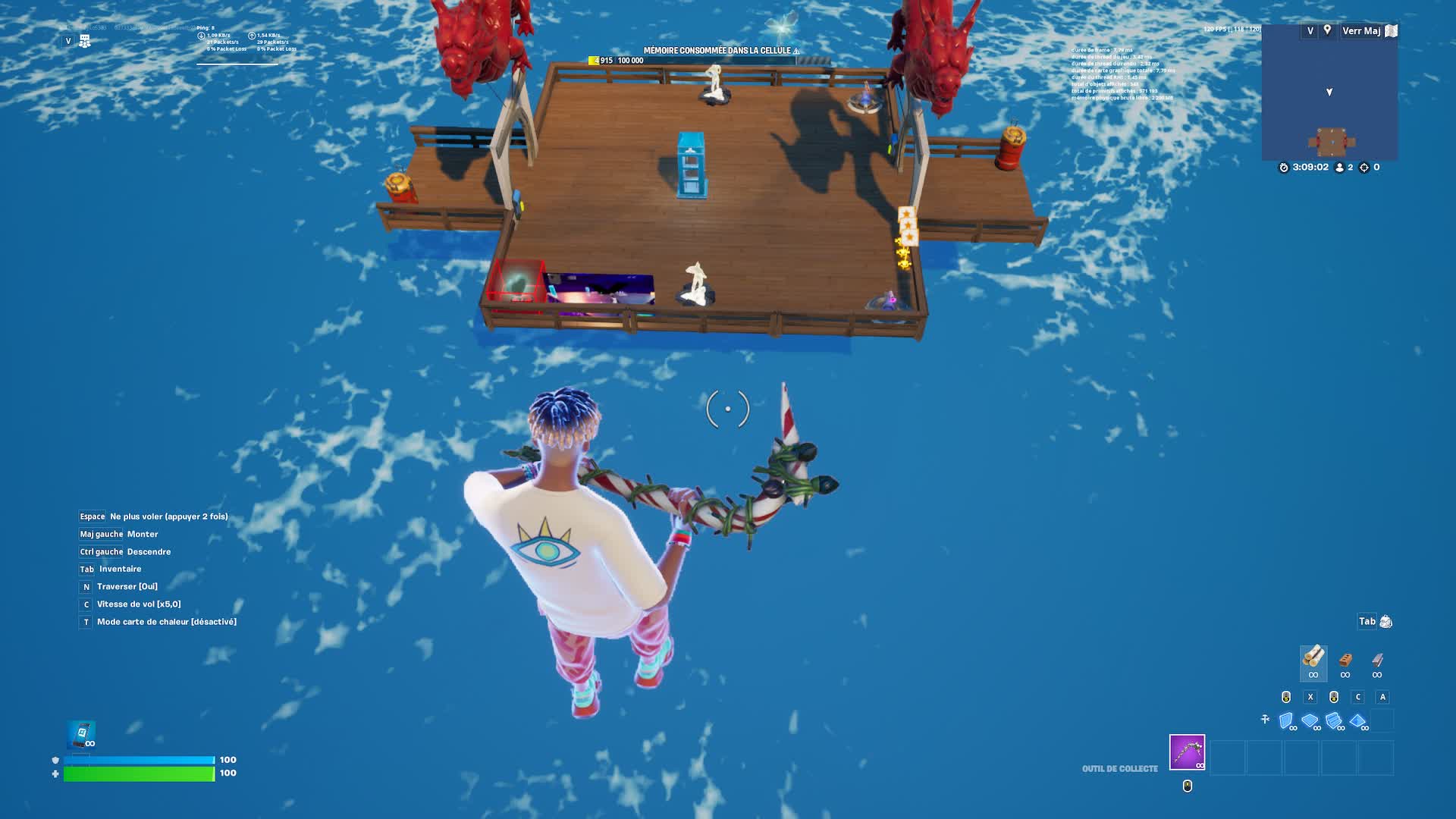Click the voice chat icon top-left
The height and width of the screenshot is (819, 1456).
pos(85,41)
